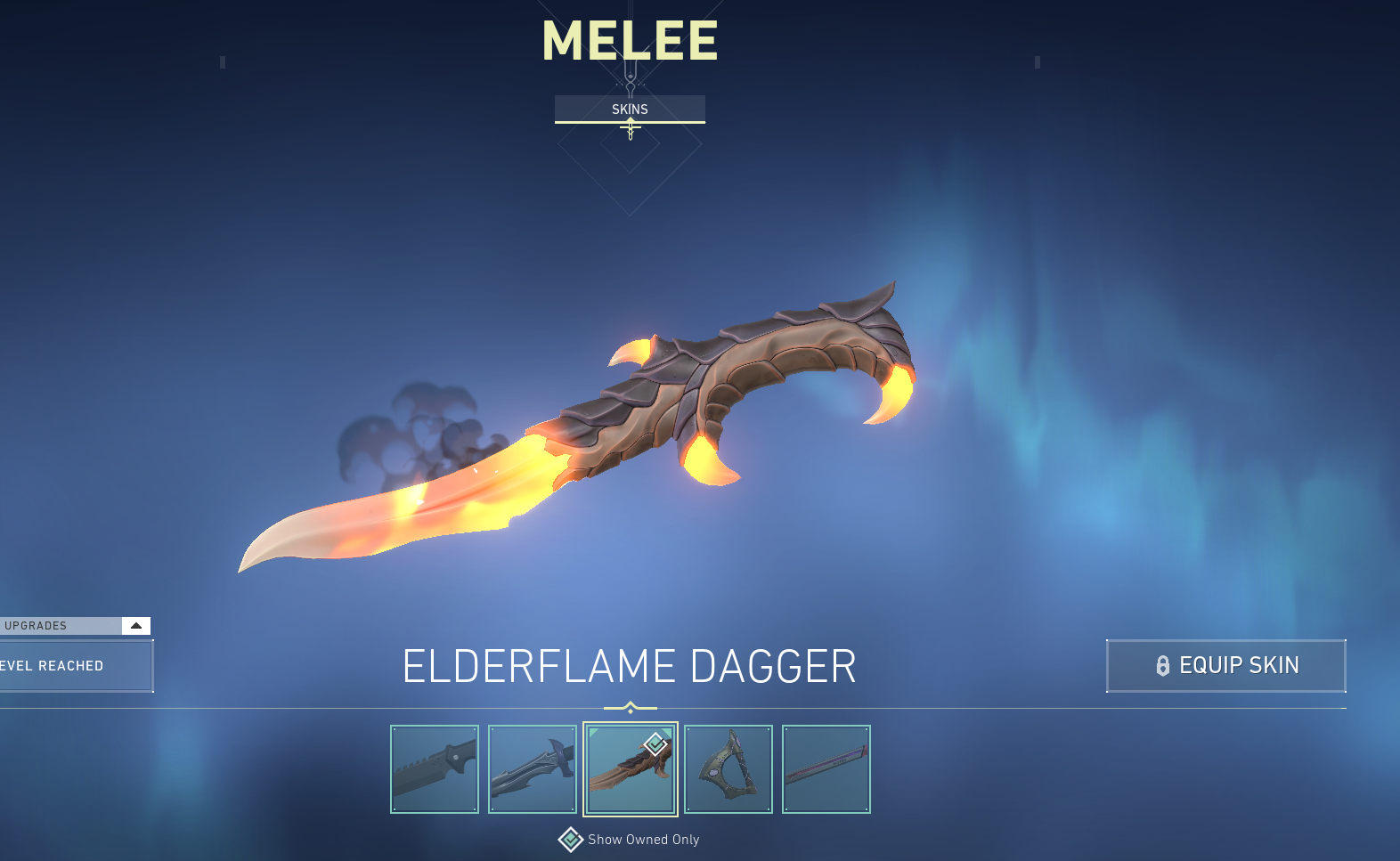
Task: Open the Skins tab
Action: coord(630,109)
